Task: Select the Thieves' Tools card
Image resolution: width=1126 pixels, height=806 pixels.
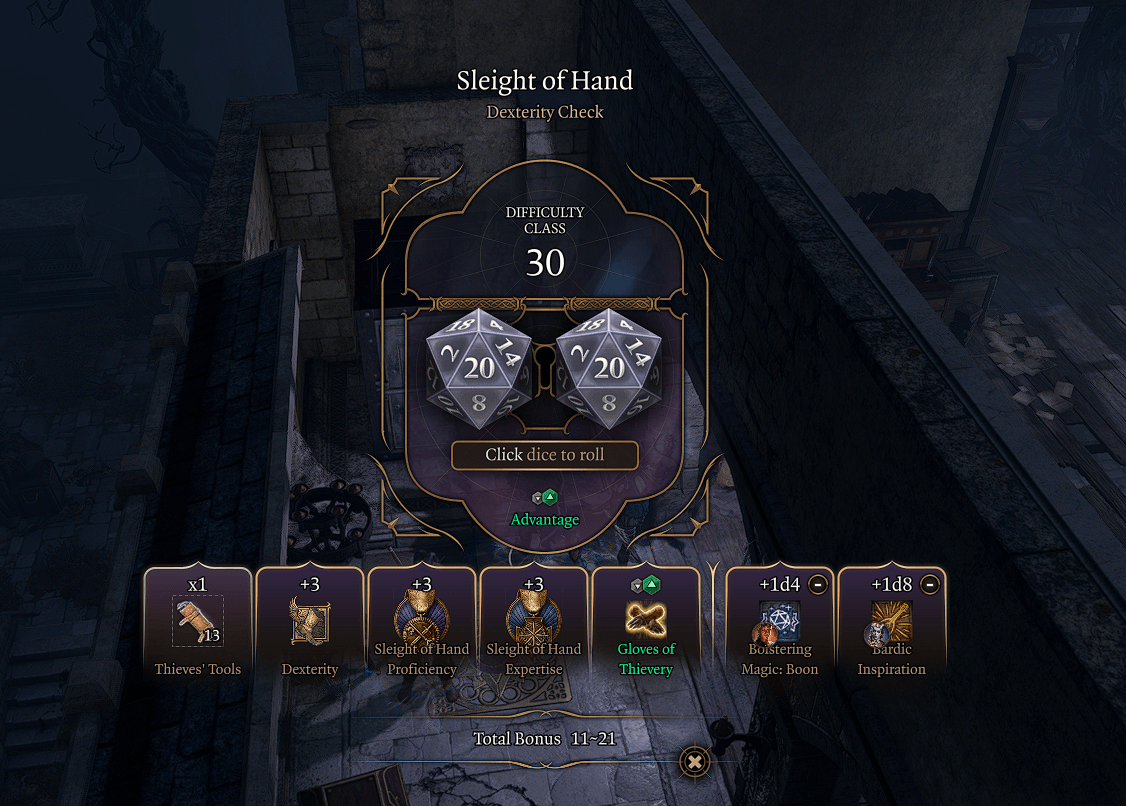Action: pos(198,624)
